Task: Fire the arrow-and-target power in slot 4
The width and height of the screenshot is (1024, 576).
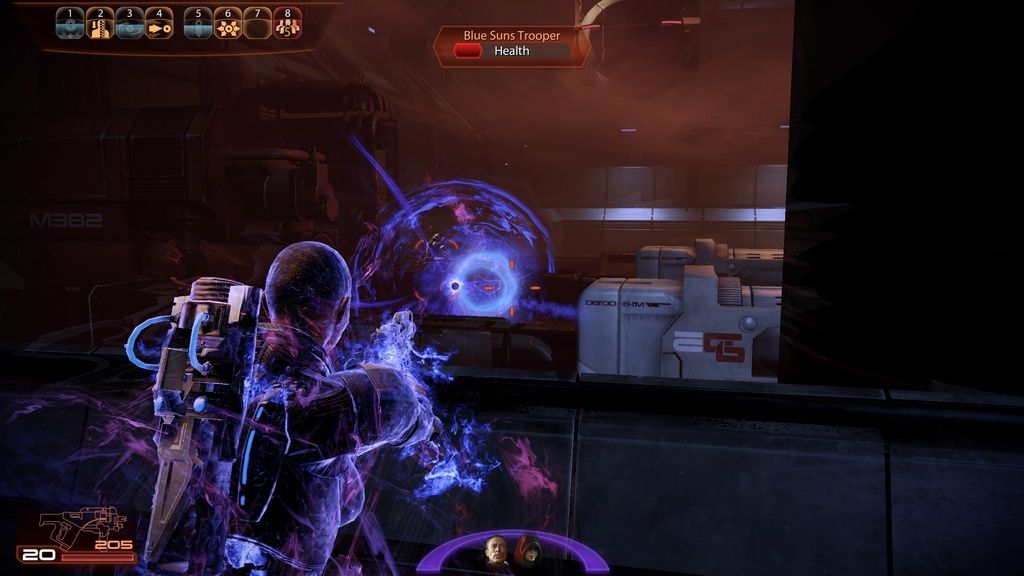Action: click(x=158, y=24)
